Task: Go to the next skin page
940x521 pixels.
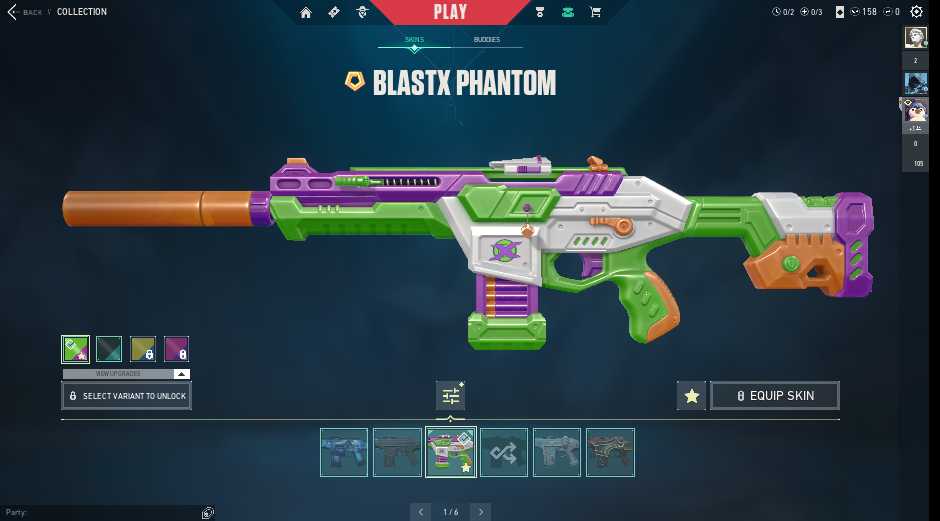Action: click(481, 512)
